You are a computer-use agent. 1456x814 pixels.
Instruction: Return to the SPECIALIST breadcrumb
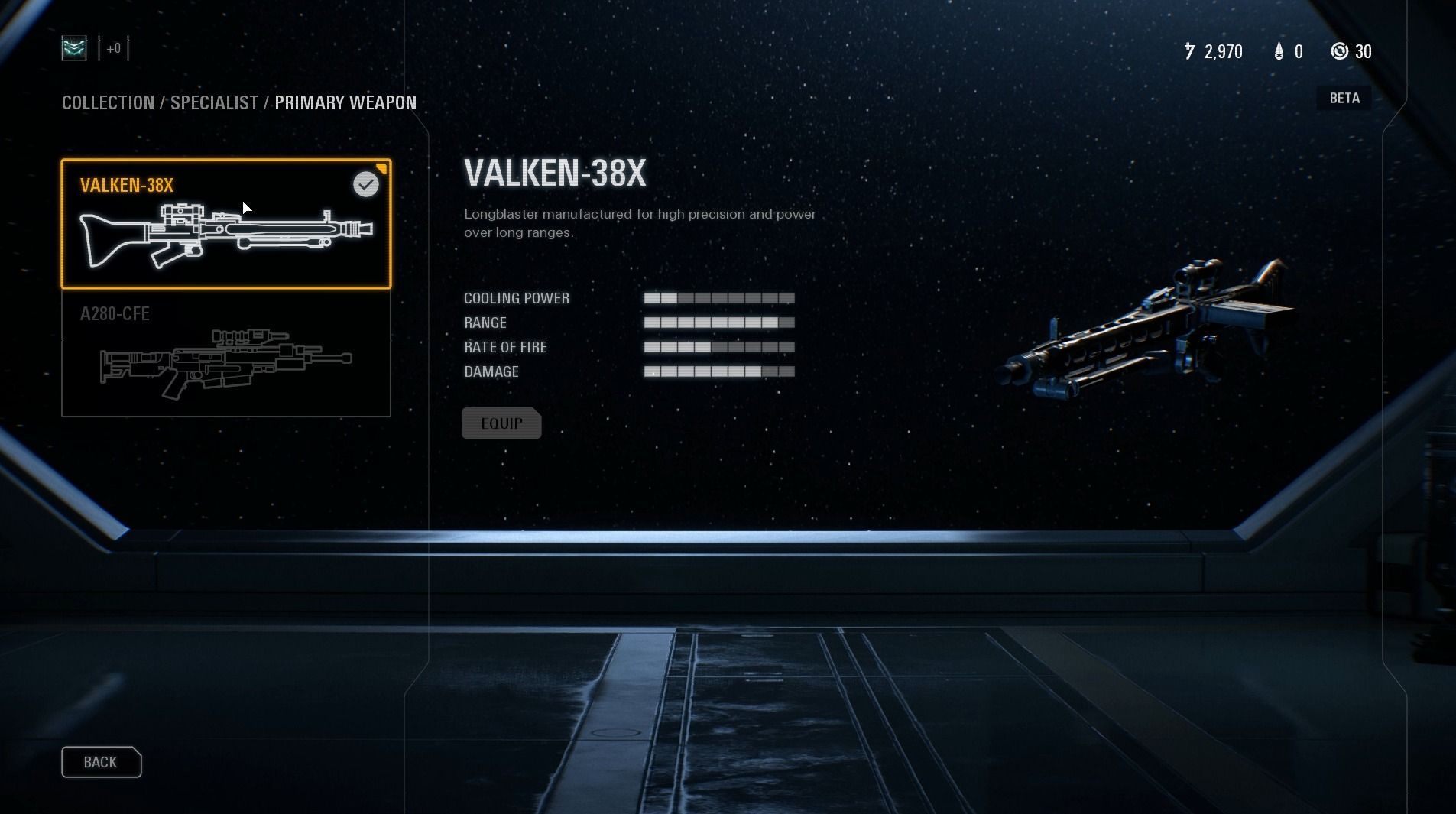214,102
